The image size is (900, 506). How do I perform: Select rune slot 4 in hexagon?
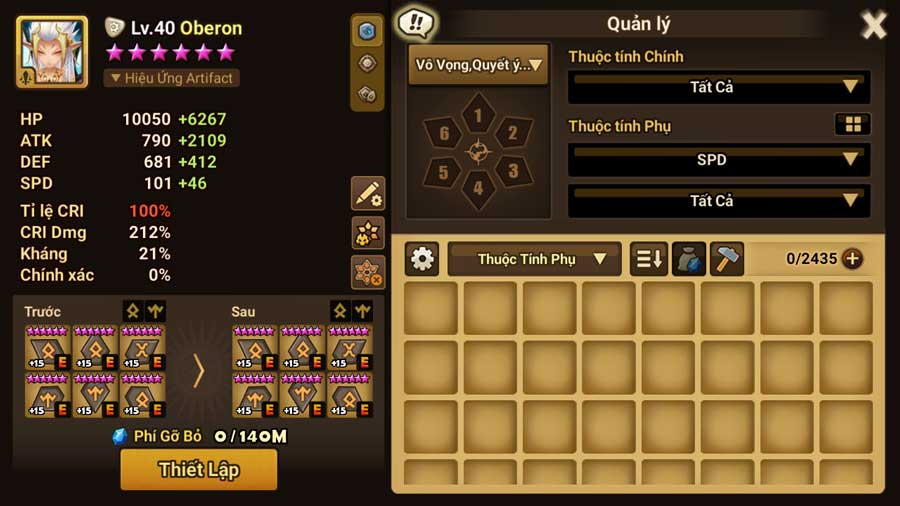click(x=478, y=187)
